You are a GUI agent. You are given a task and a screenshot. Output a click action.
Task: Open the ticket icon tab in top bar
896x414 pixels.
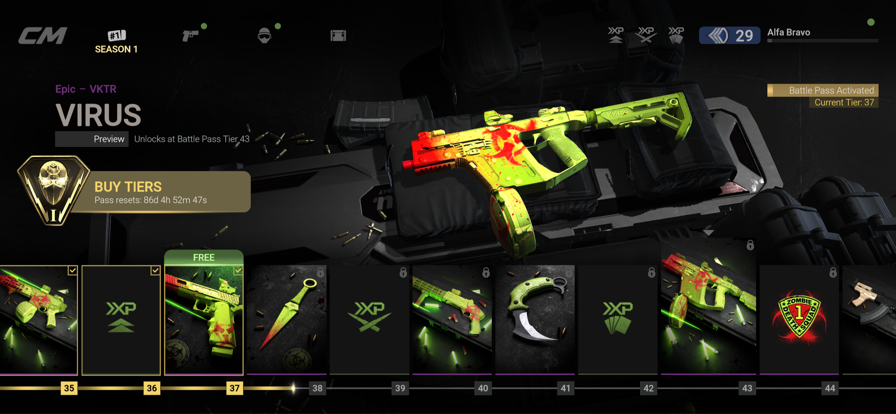tap(338, 36)
